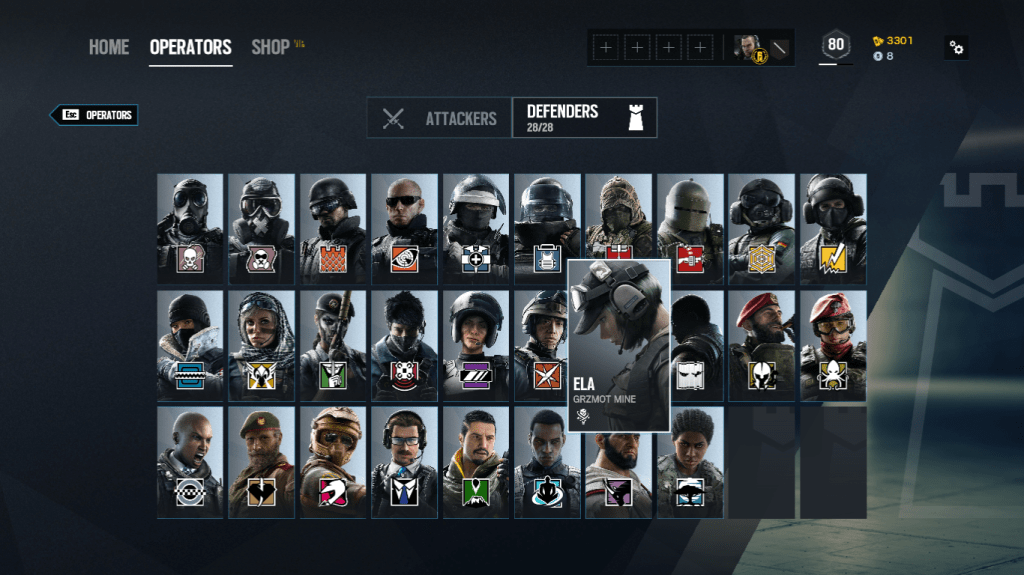Image resolution: width=1024 pixels, height=575 pixels.
Task: Select Warden in suit and glasses
Action: (x=404, y=462)
